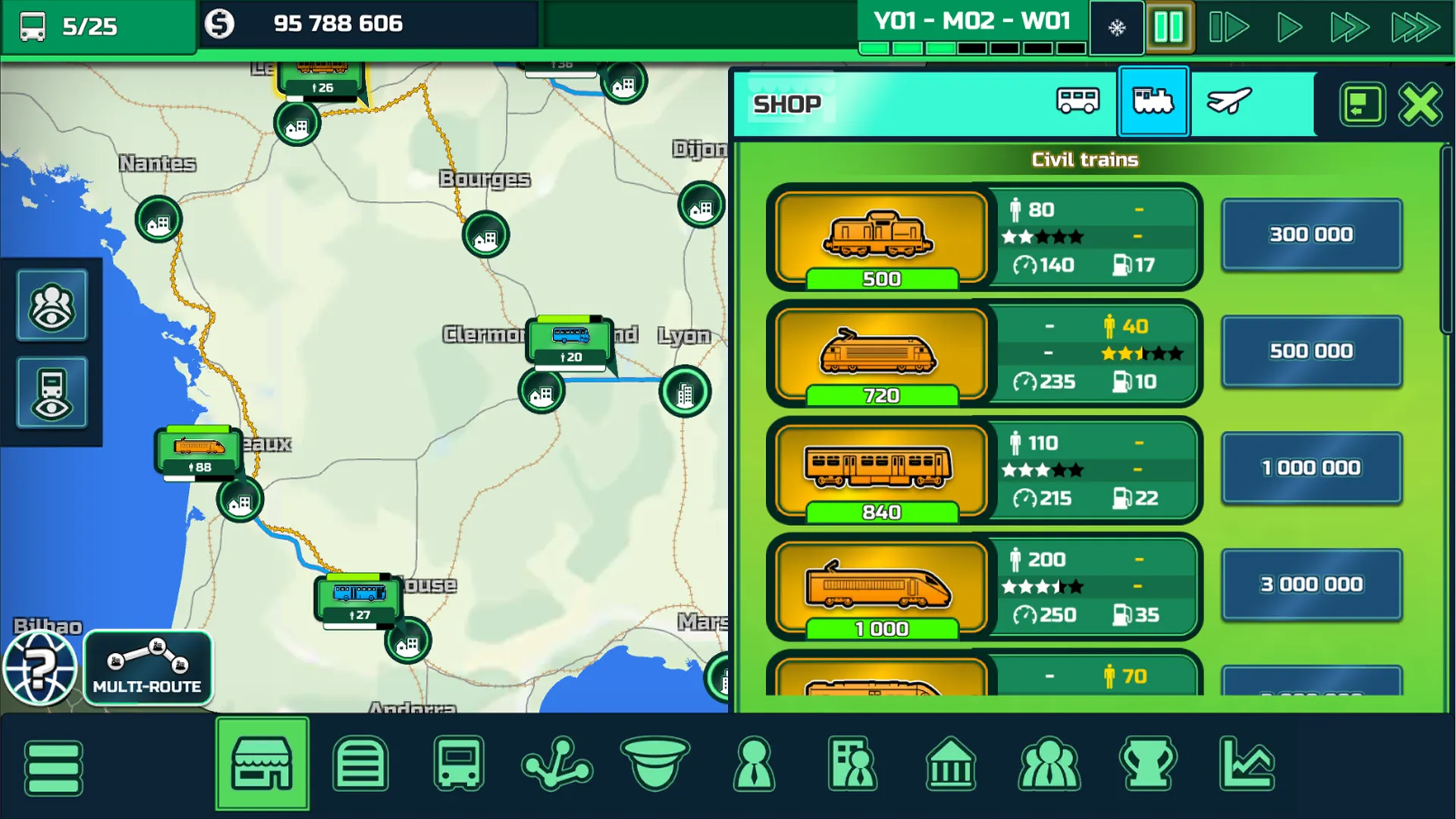The height and width of the screenshot is (819, 1456).
Task: Close the shop panel
Action: click(x=1420, y=104)
